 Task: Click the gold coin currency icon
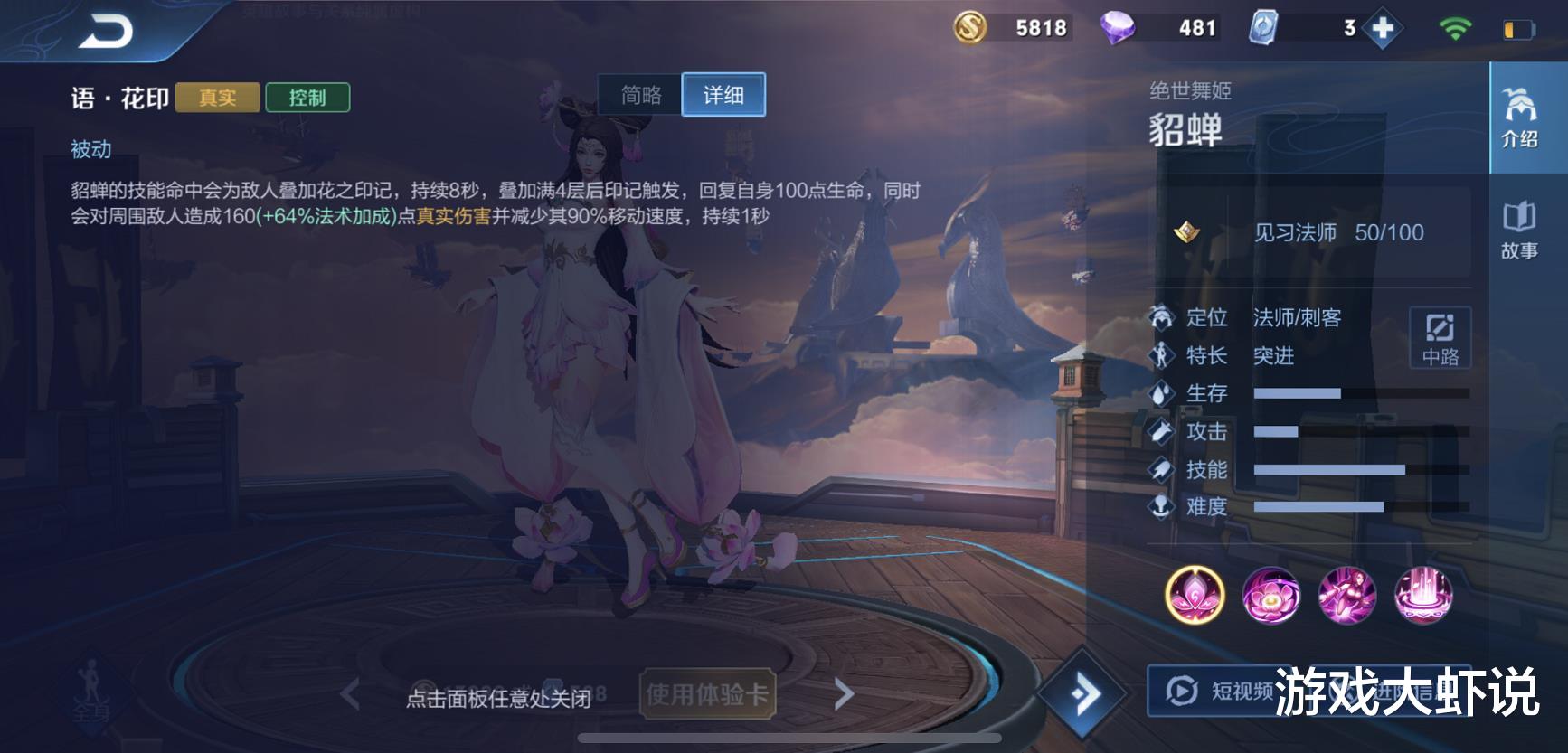(969, 26)
